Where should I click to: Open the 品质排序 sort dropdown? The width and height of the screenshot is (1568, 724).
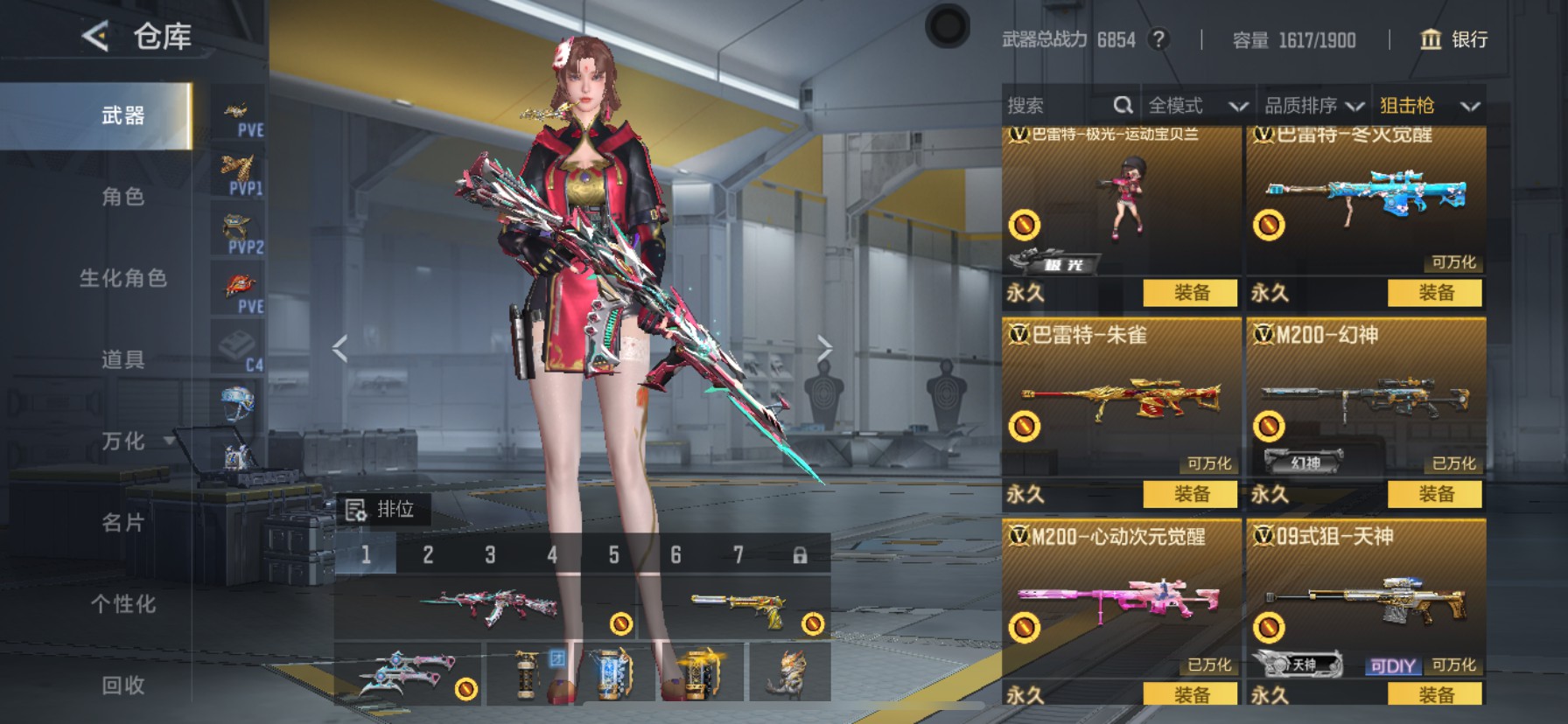(1313, 106)
